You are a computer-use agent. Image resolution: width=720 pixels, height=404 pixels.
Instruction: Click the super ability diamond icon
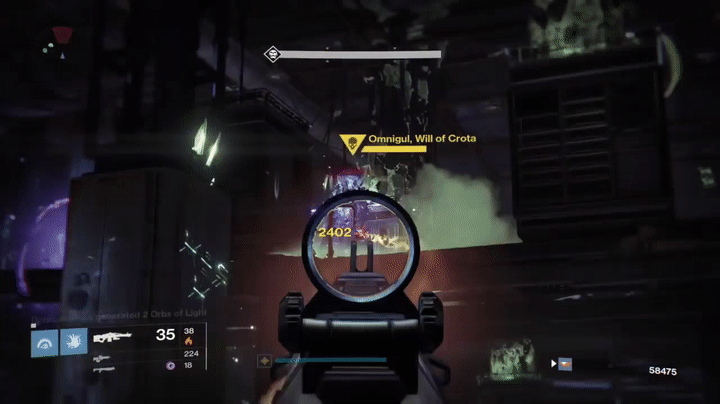pos(264,360)
